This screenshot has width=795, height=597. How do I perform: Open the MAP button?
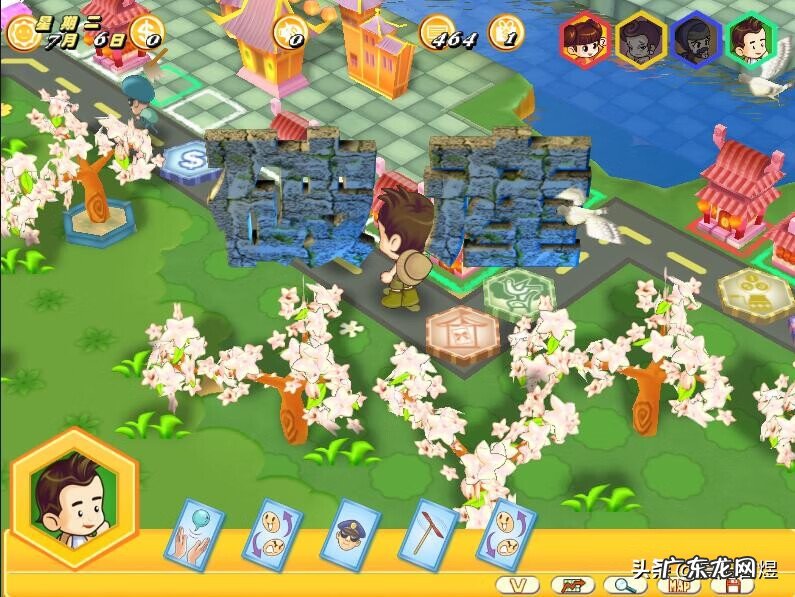pos(681,584)
